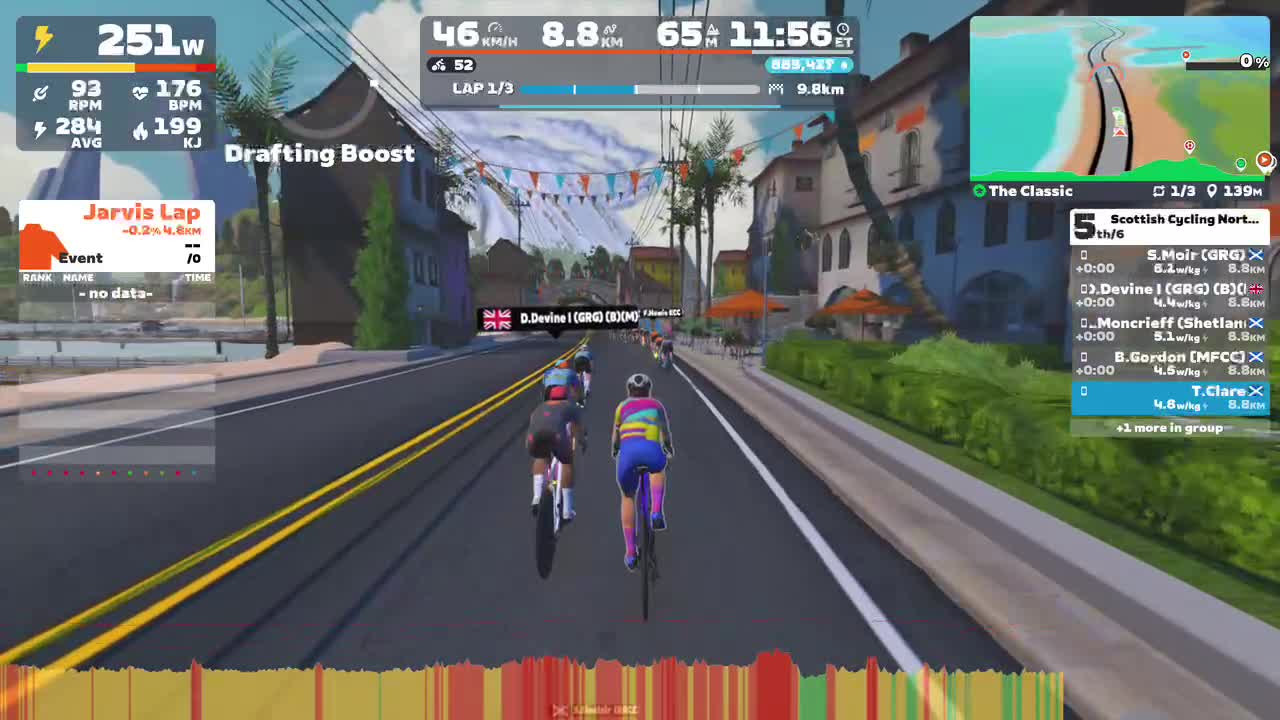Select the mountain elevation icon beside 65 M

point(712,31)
